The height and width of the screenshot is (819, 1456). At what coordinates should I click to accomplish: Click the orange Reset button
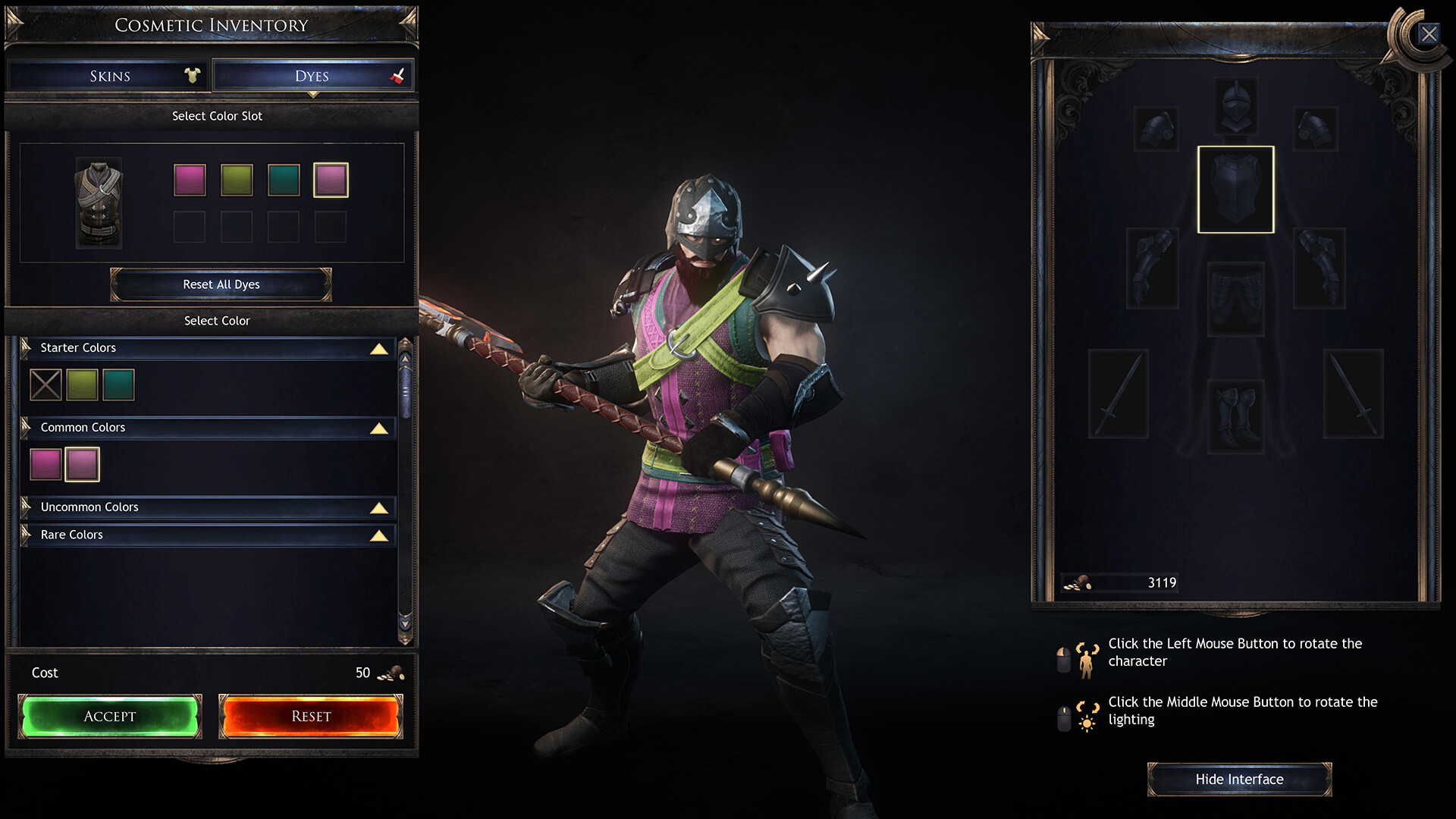(x=311, y=716)
